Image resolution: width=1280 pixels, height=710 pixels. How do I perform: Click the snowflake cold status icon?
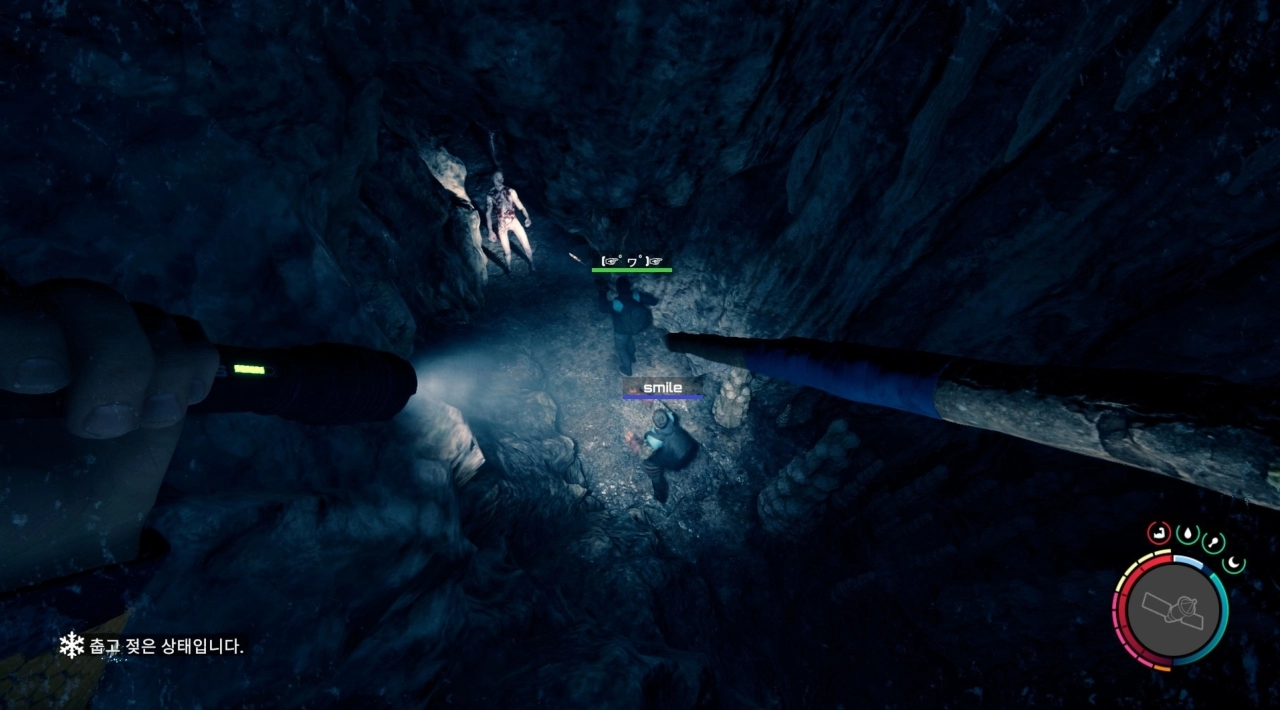tap(71, 646)
